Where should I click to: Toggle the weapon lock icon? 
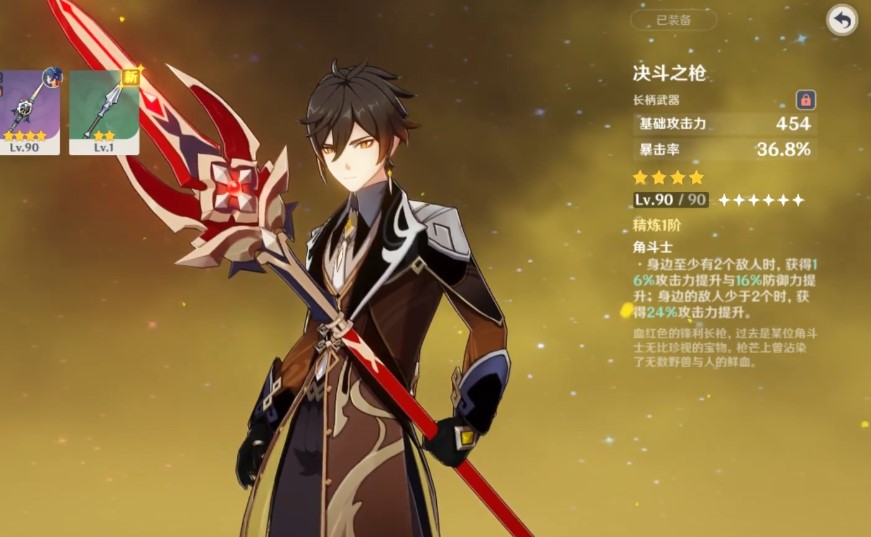tap(804, 100)
